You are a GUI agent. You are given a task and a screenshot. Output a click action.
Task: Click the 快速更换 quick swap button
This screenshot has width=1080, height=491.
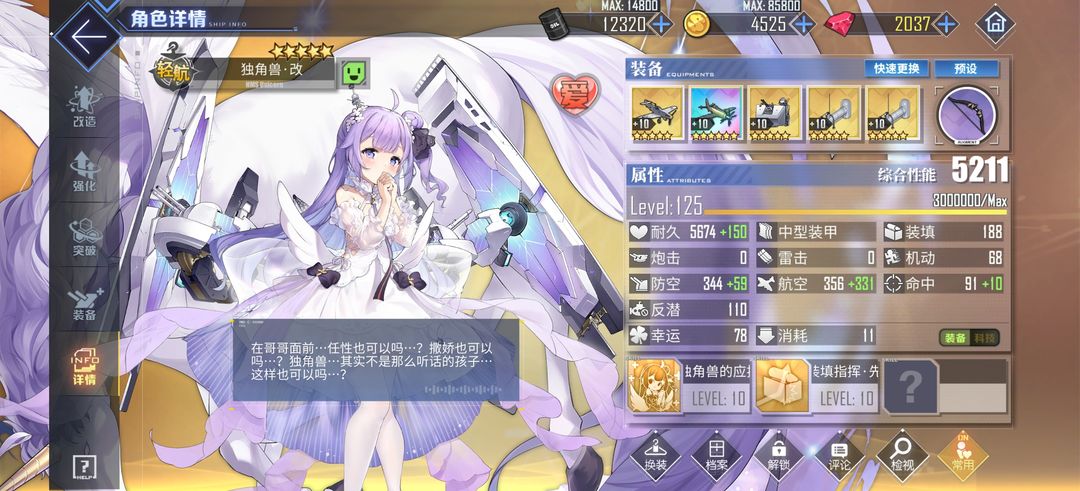[897, 69]
